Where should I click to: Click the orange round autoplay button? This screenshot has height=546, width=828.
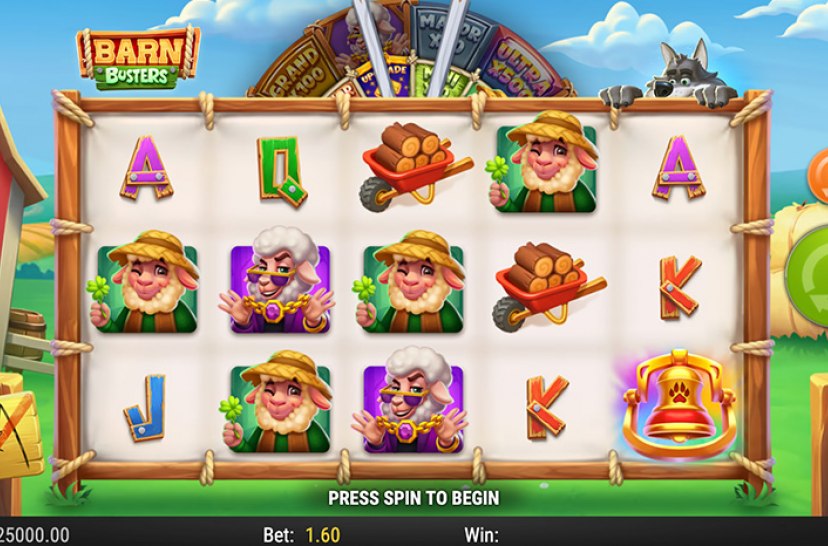[819, 166]
